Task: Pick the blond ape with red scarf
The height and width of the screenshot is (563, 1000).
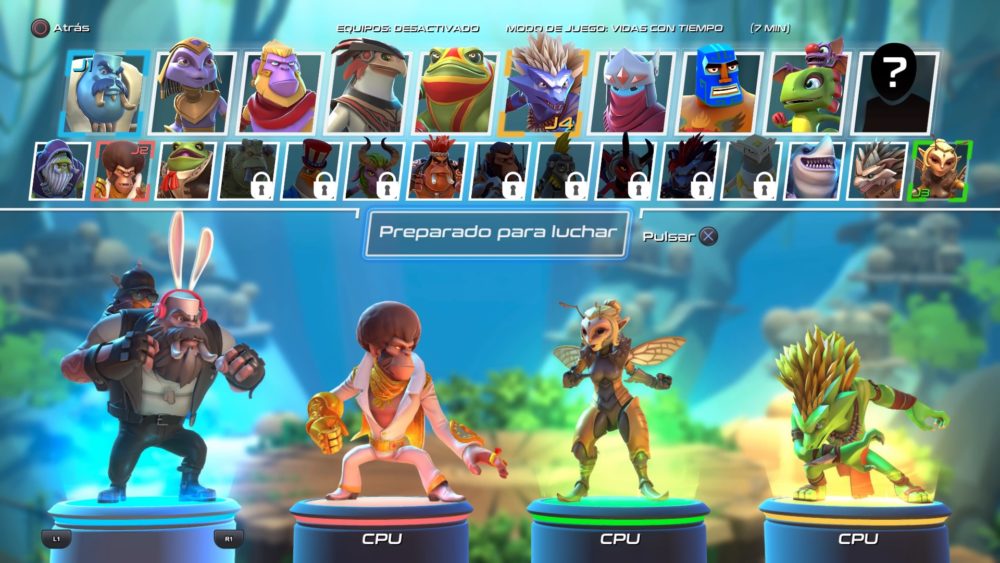Action: [279, 93]
